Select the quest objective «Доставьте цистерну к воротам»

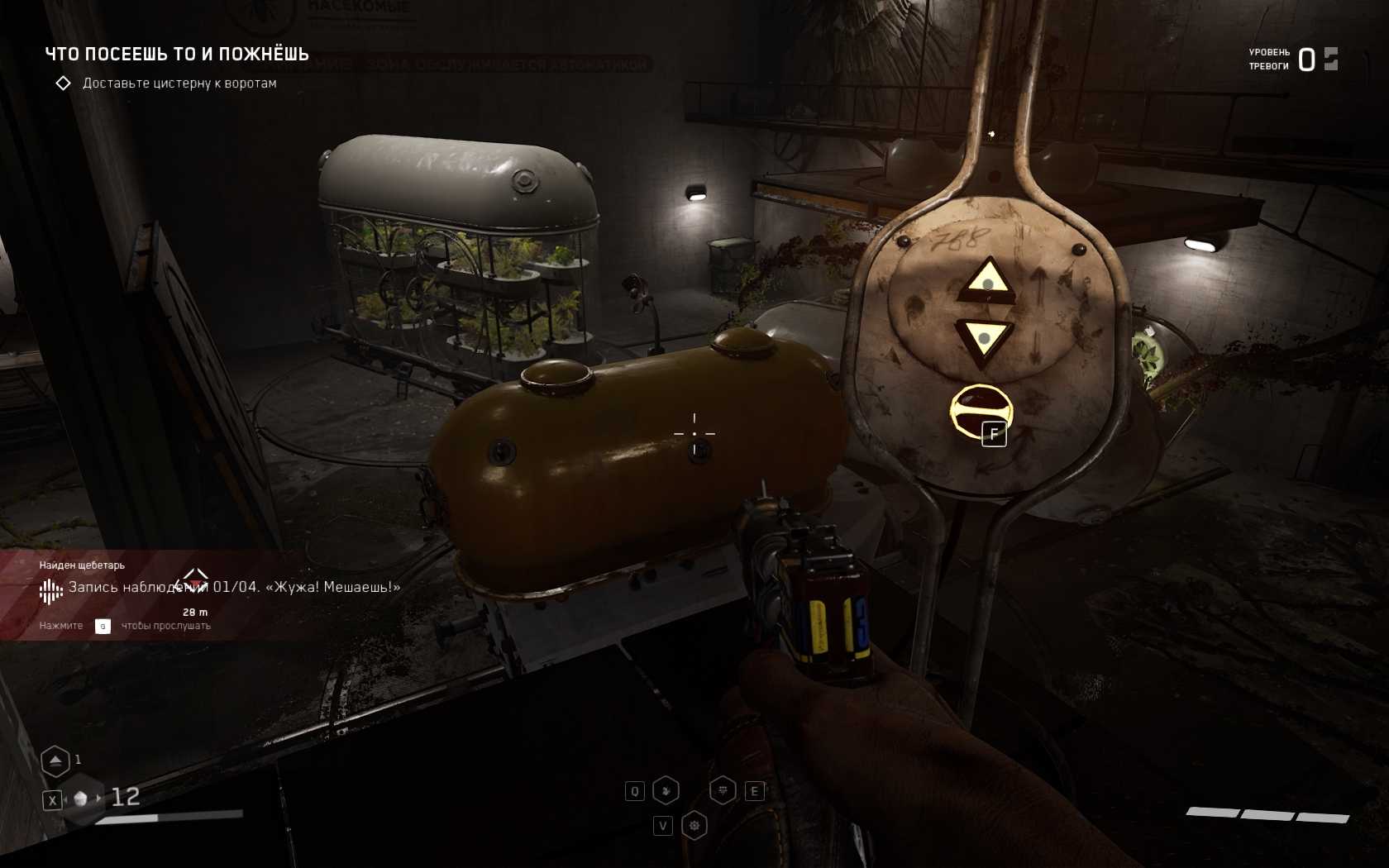pyautogui.click(x=179, y=83)
